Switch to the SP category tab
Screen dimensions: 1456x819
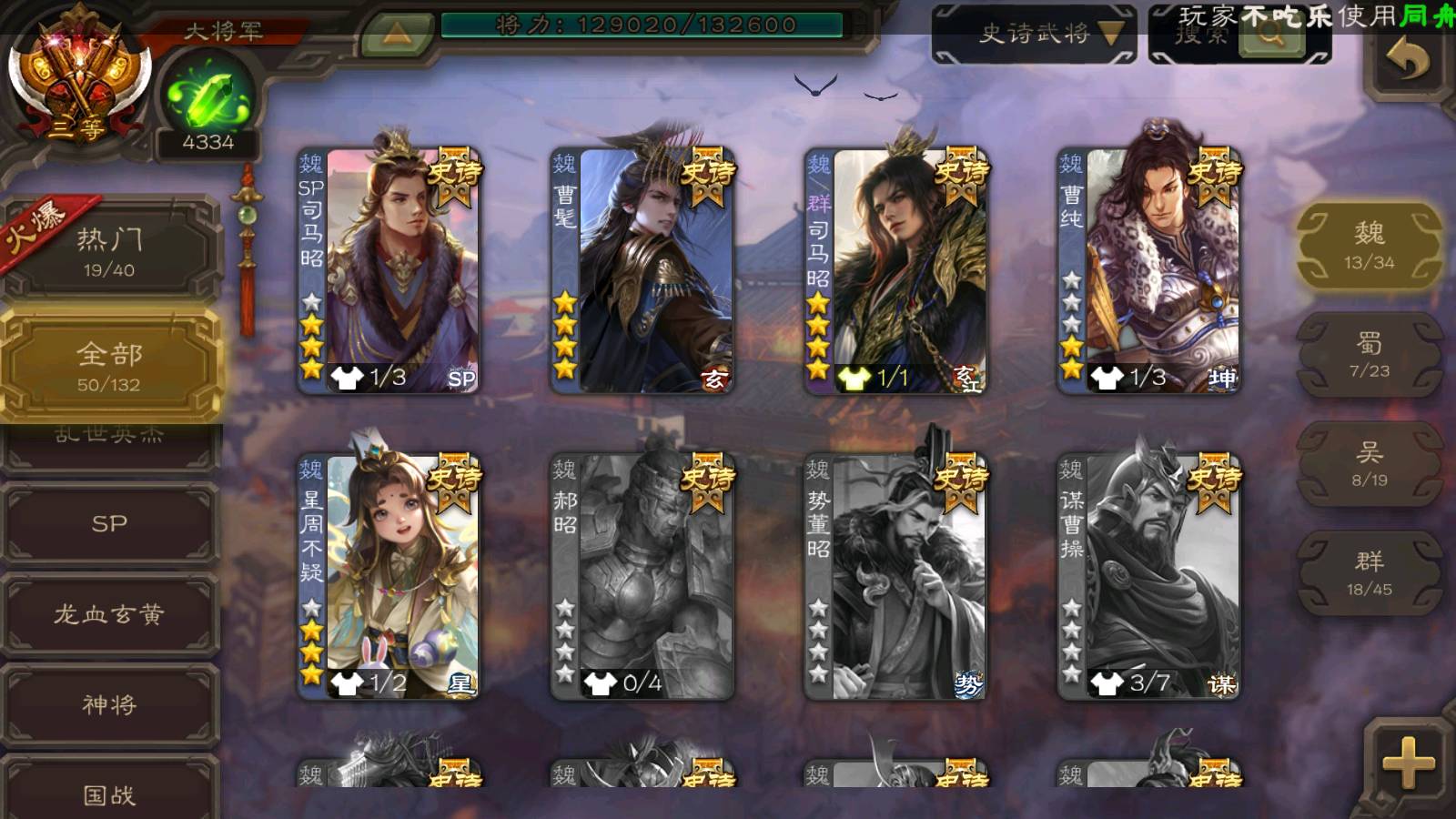(x=109, y=523)
